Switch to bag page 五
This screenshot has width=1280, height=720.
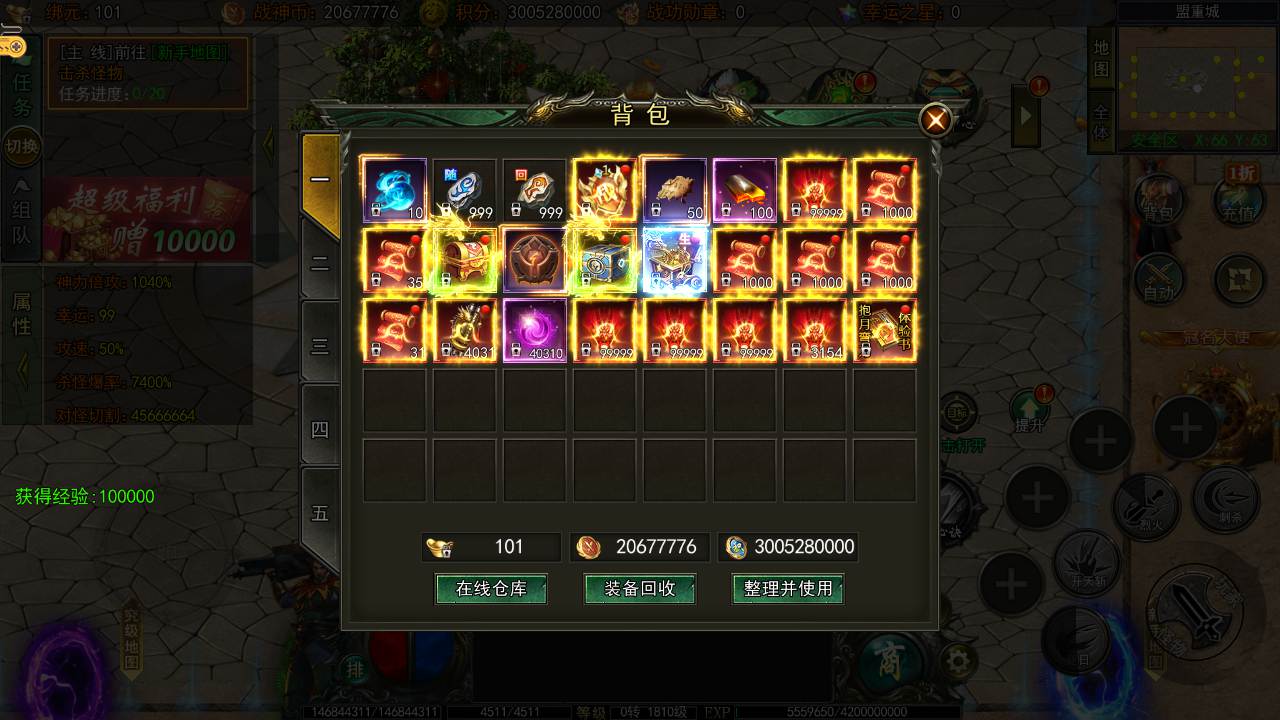point(320,512)
